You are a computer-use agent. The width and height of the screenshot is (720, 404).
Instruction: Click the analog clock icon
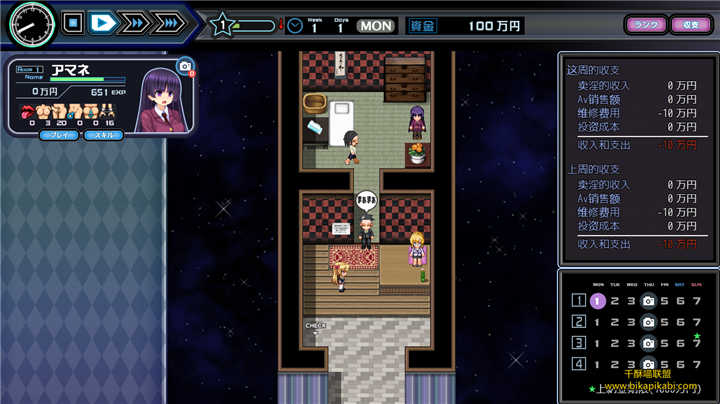tap(31, 24)
